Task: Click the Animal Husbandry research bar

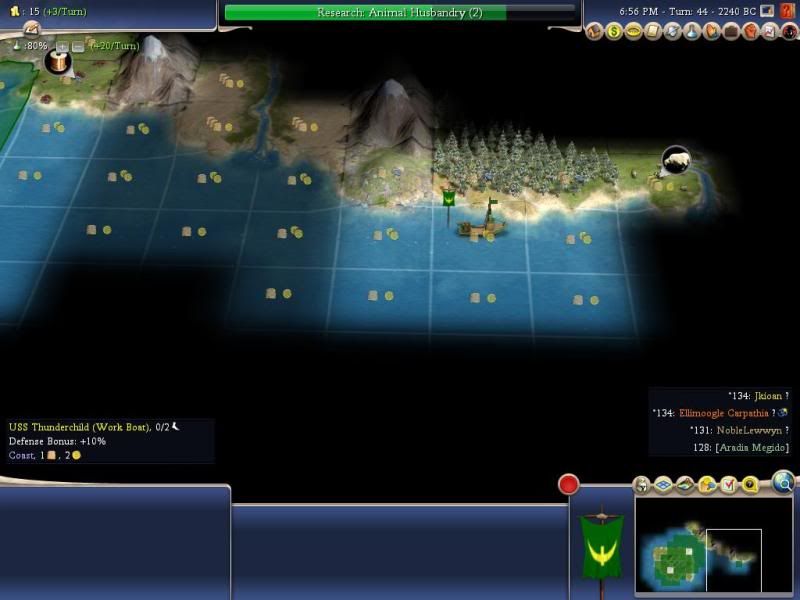Action: pos(400,12)
